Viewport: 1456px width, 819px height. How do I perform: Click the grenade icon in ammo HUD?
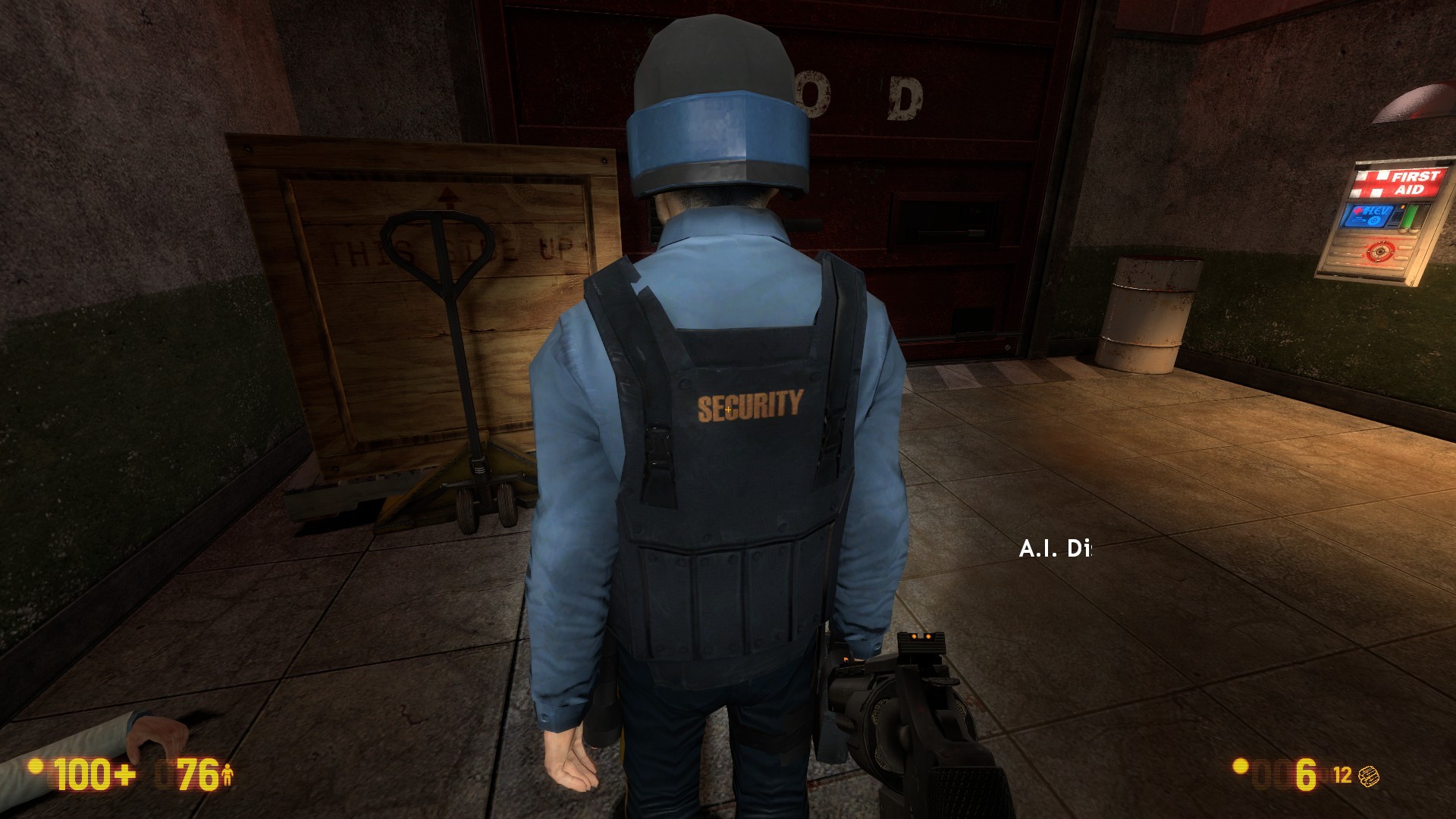click(x=1369, y=776)
